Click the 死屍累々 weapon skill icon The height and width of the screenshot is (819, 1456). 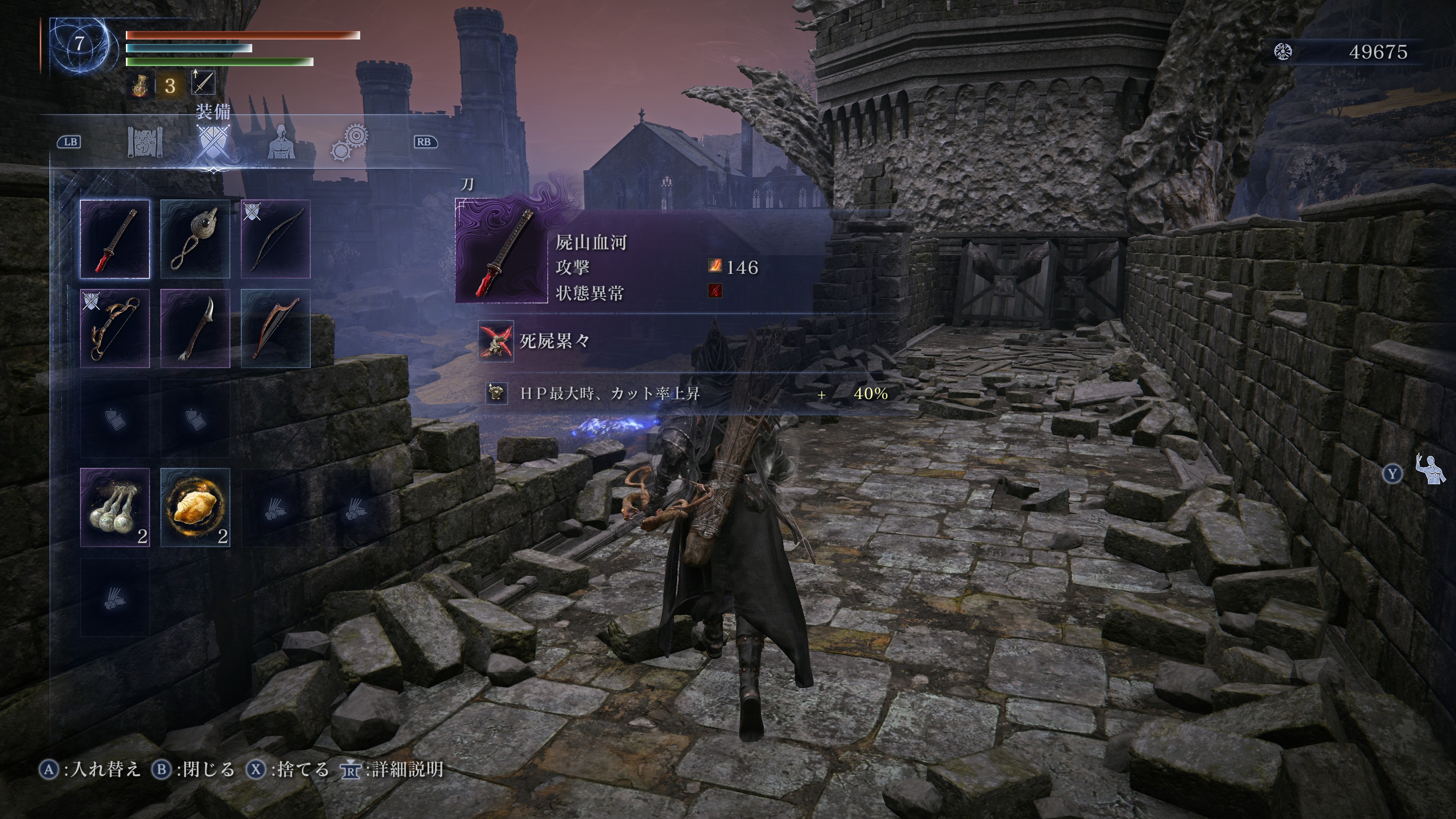point(496,341)
